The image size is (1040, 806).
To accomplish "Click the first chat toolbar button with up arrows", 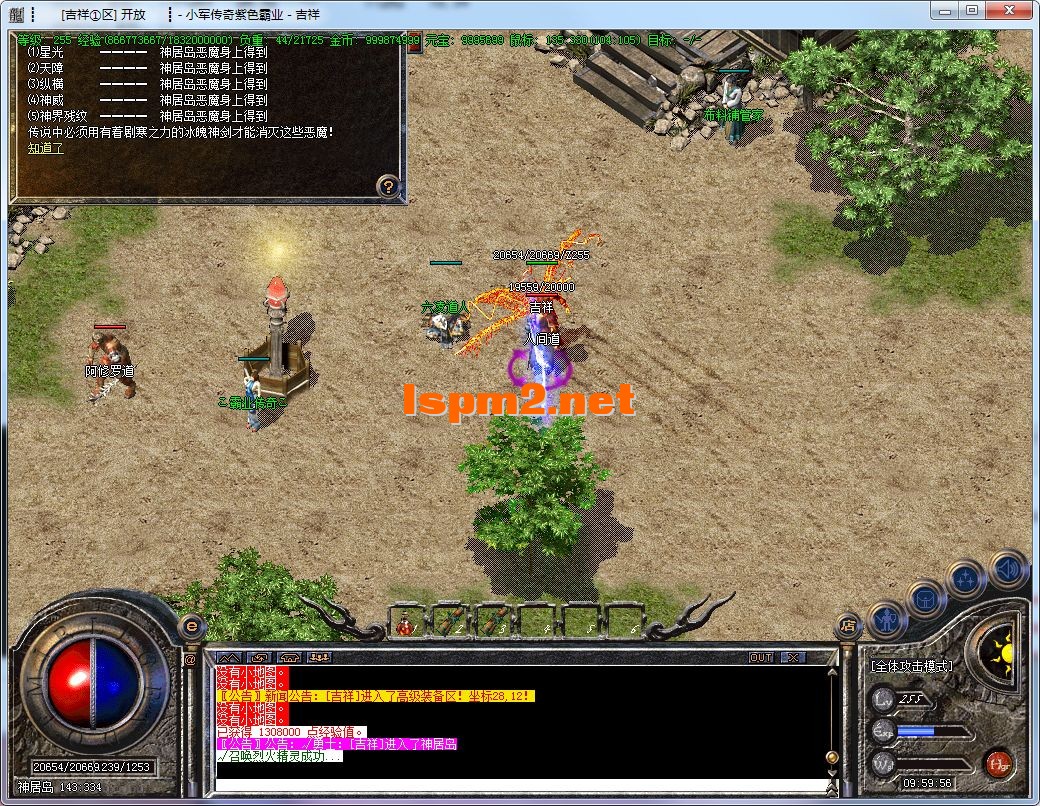I will (x=229, y=658).
